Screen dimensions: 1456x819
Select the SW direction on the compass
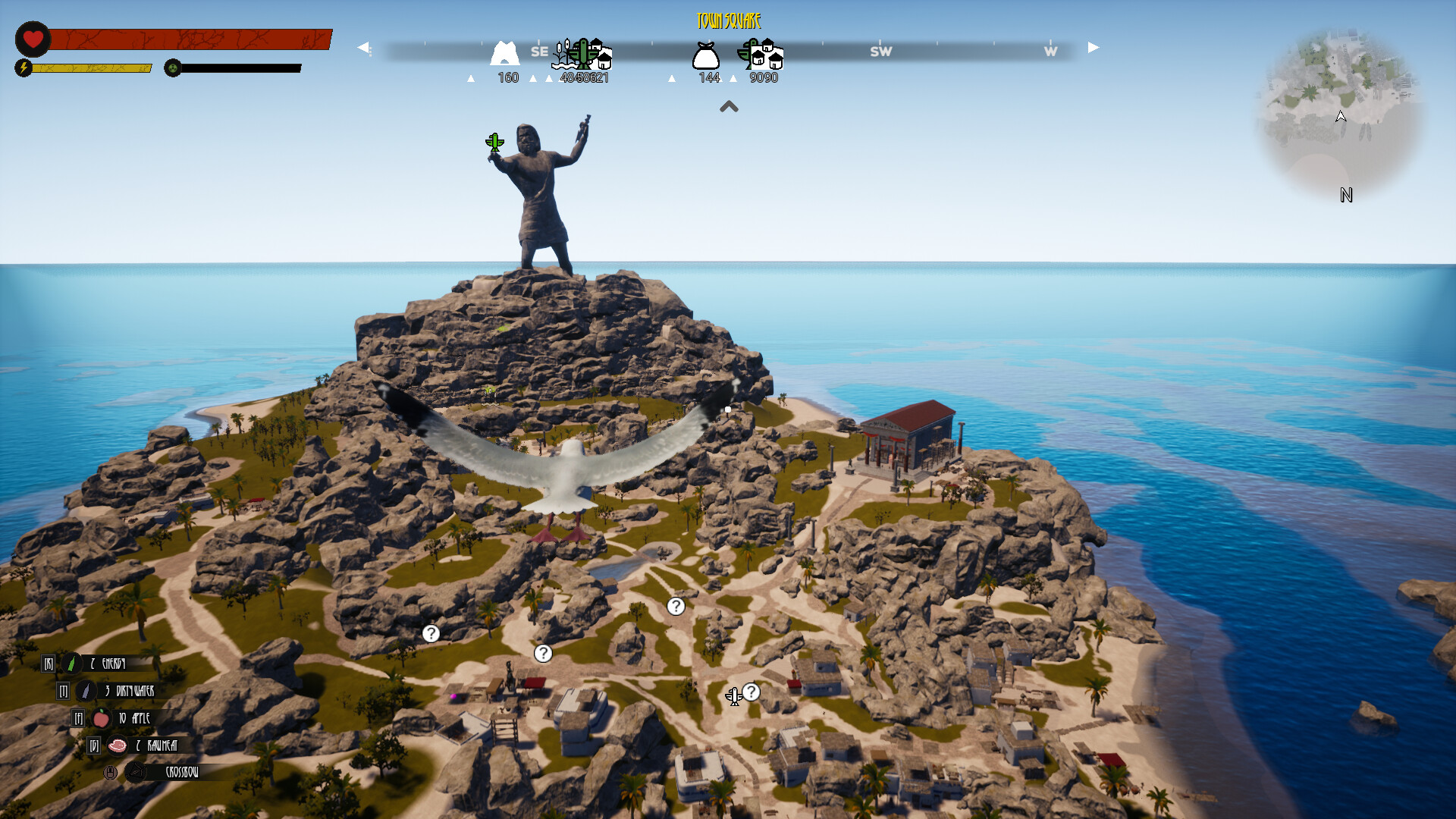pyautogui.click(x=881, y=52)
